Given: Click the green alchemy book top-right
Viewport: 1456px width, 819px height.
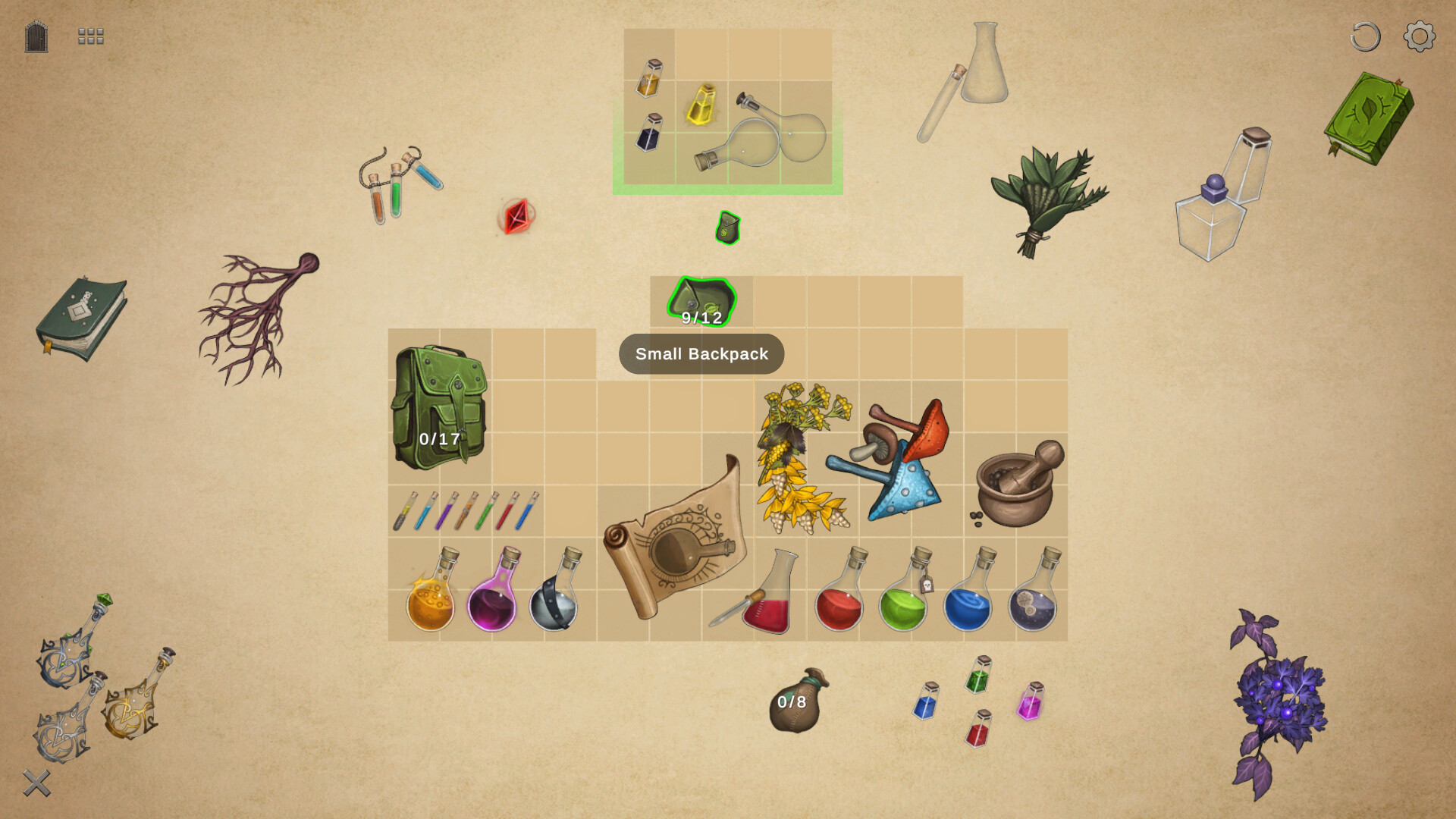Looking at the screenshot, I should [1367, 121].
